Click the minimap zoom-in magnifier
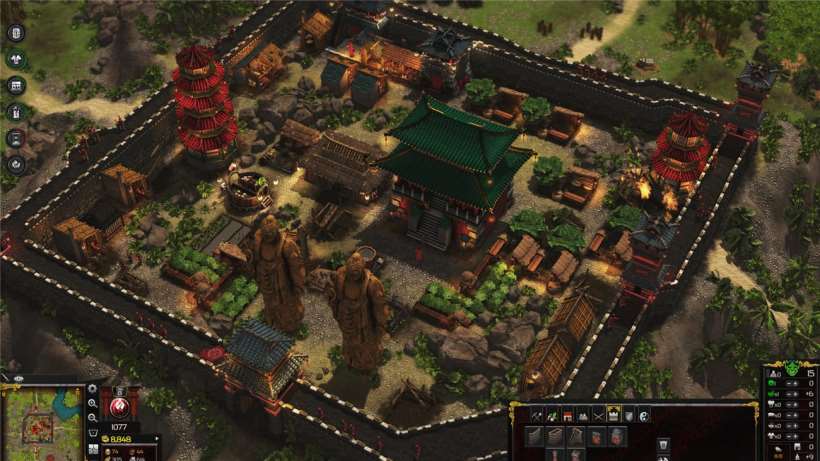 click(92, 403)
